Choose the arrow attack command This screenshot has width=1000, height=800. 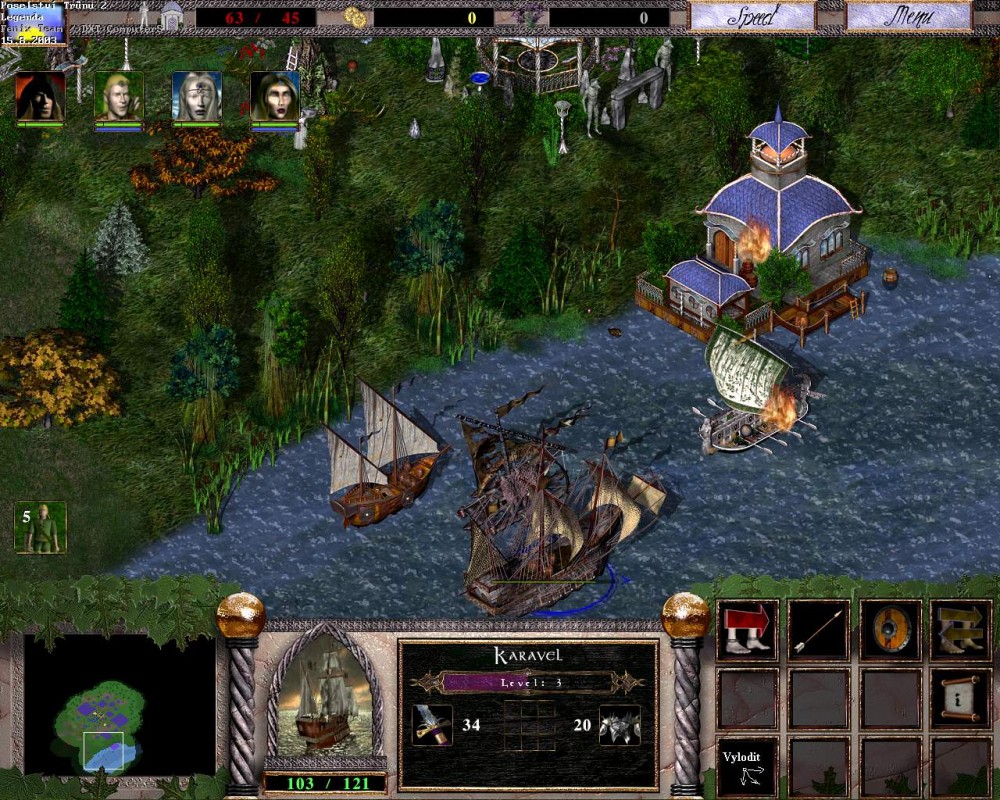click(x=819, y=630)
